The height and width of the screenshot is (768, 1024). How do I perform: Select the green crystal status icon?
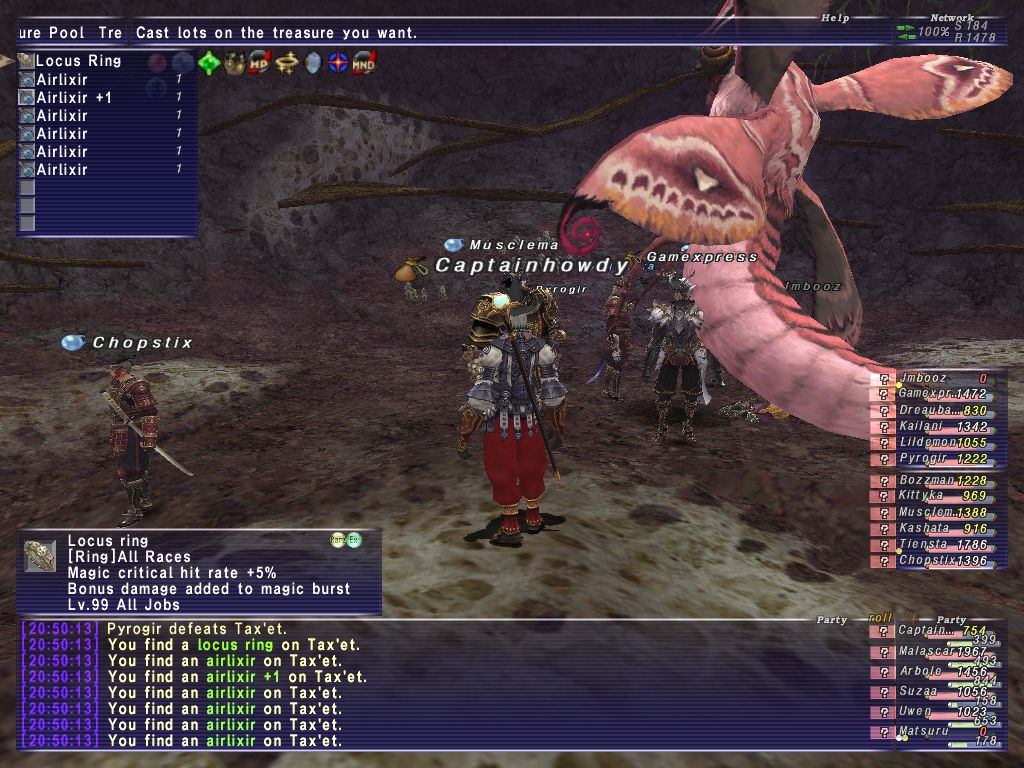[x=209, y=63]
